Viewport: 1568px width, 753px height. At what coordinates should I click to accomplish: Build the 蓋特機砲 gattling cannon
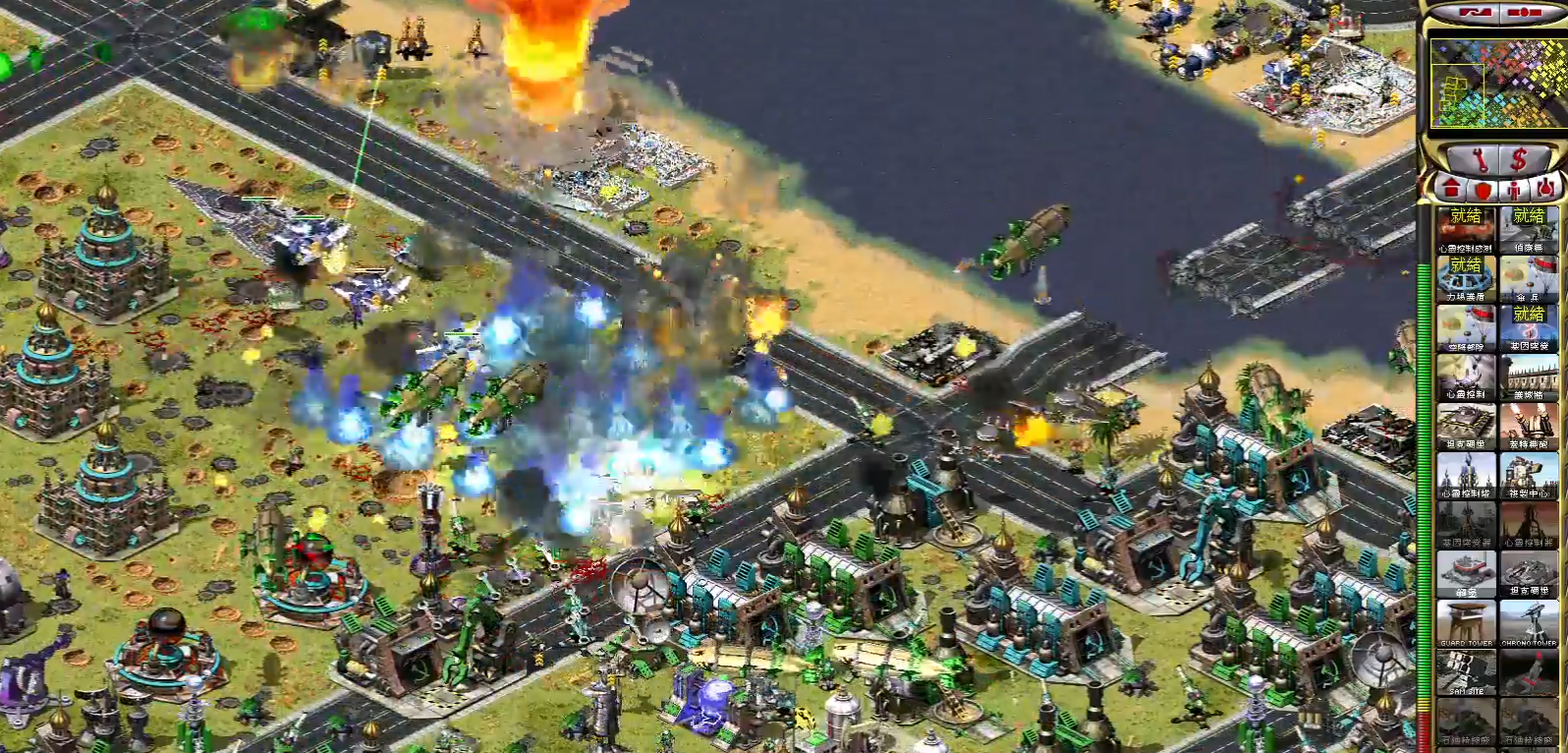coord(1529,426)
